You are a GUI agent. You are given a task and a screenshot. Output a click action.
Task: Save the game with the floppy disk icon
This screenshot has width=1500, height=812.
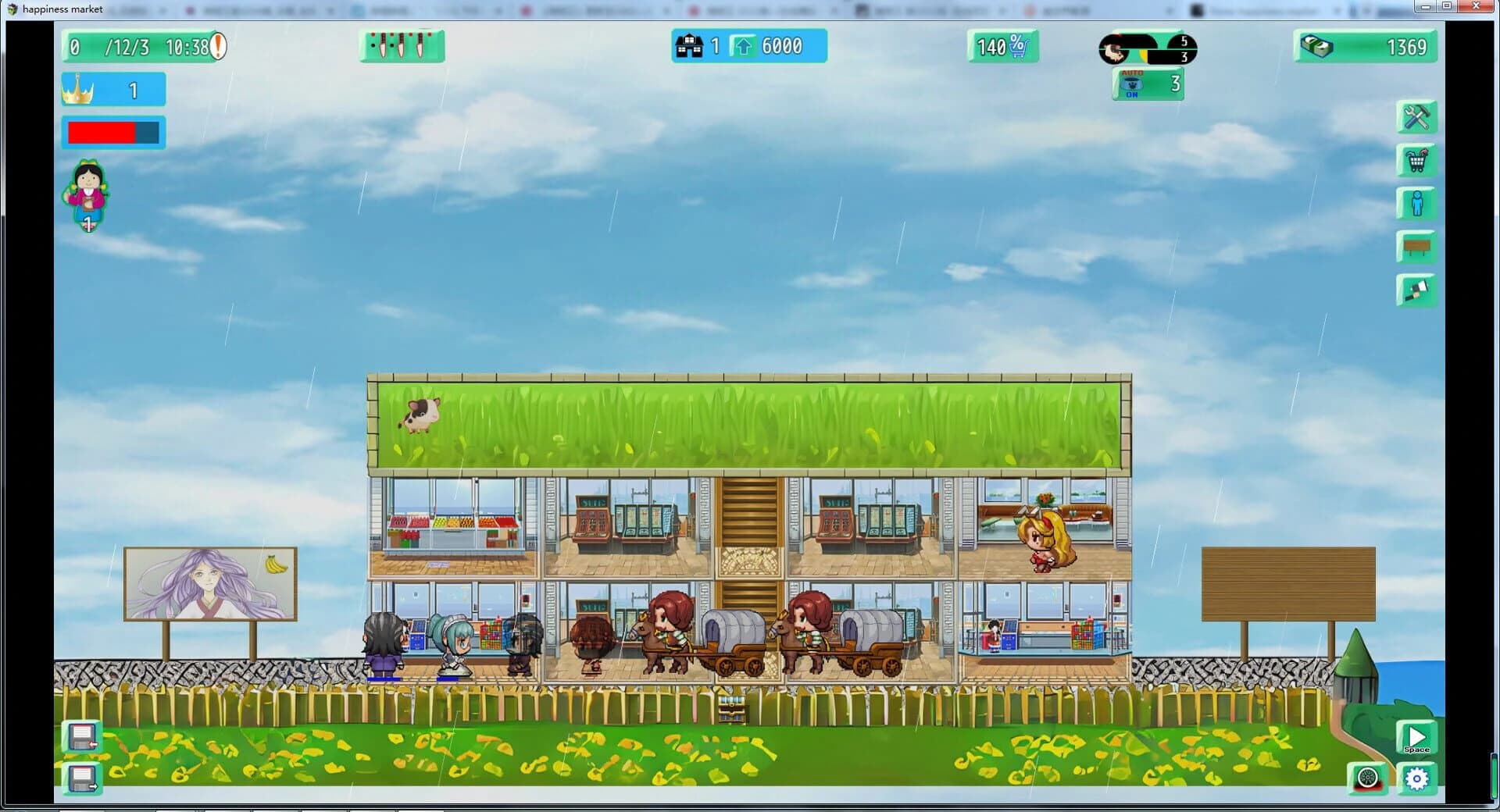tap(84, 735)
